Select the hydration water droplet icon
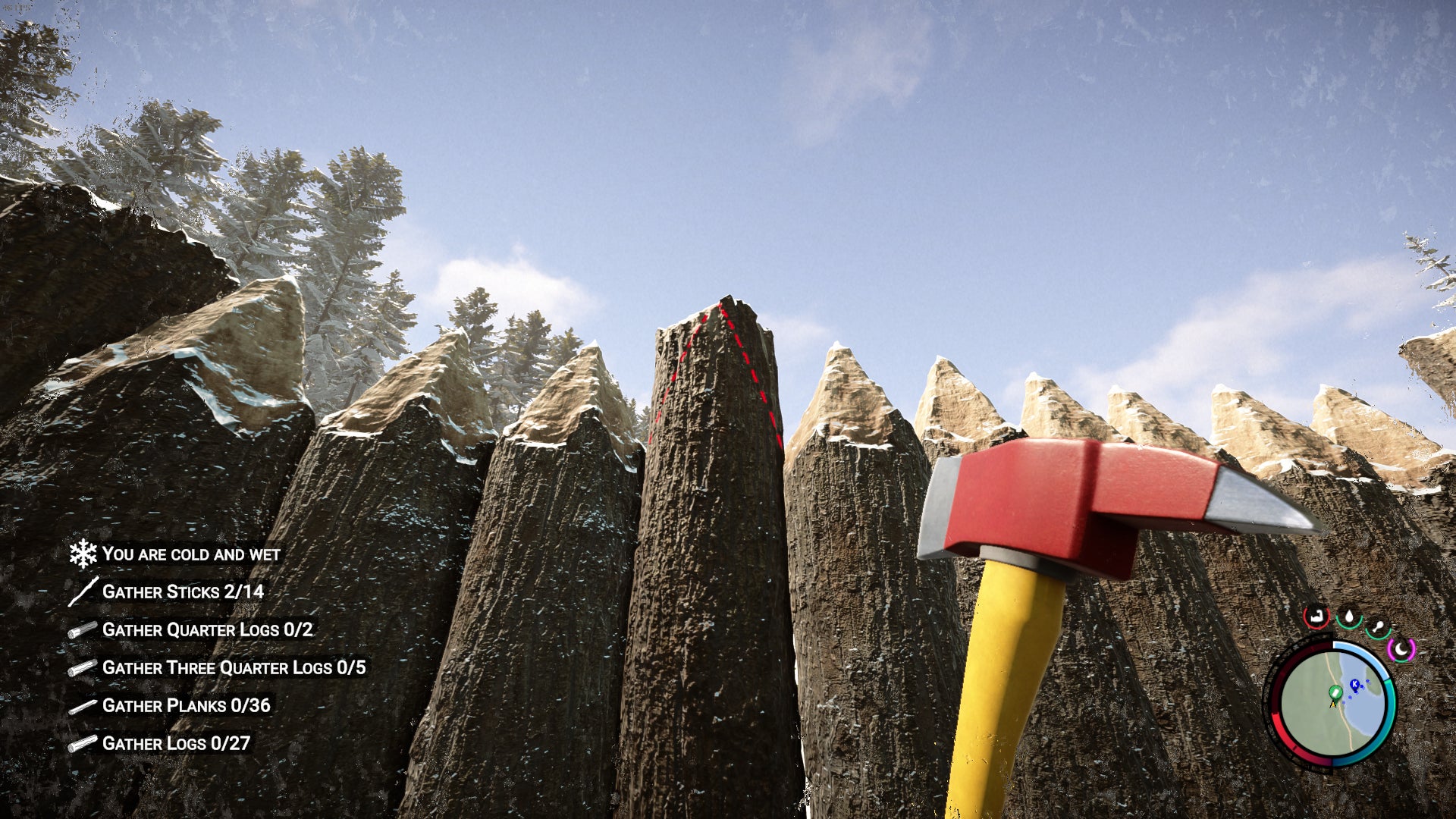 pos(1349,617)
